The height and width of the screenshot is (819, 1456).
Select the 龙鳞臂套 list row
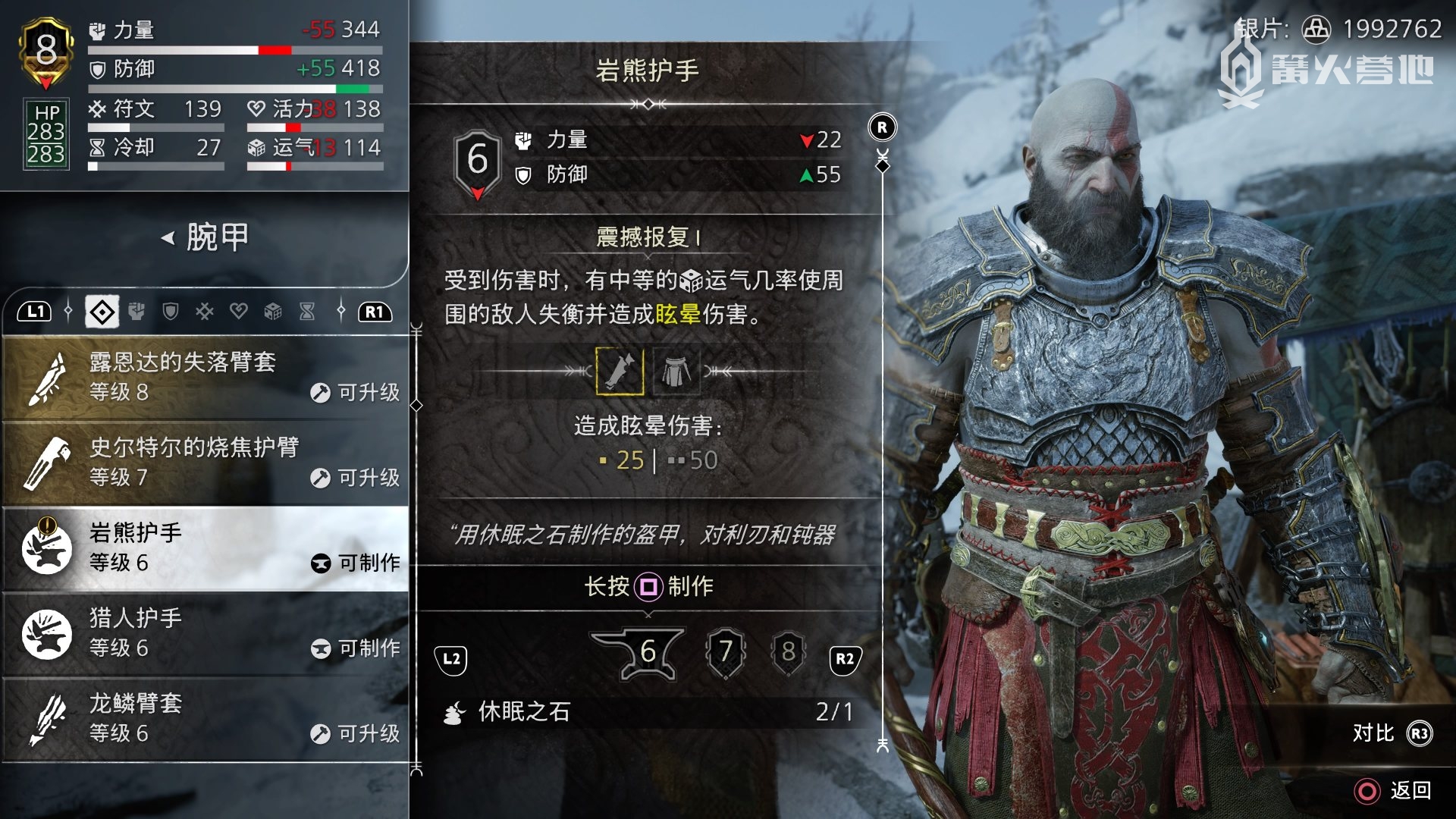click(x=205, y=718)
